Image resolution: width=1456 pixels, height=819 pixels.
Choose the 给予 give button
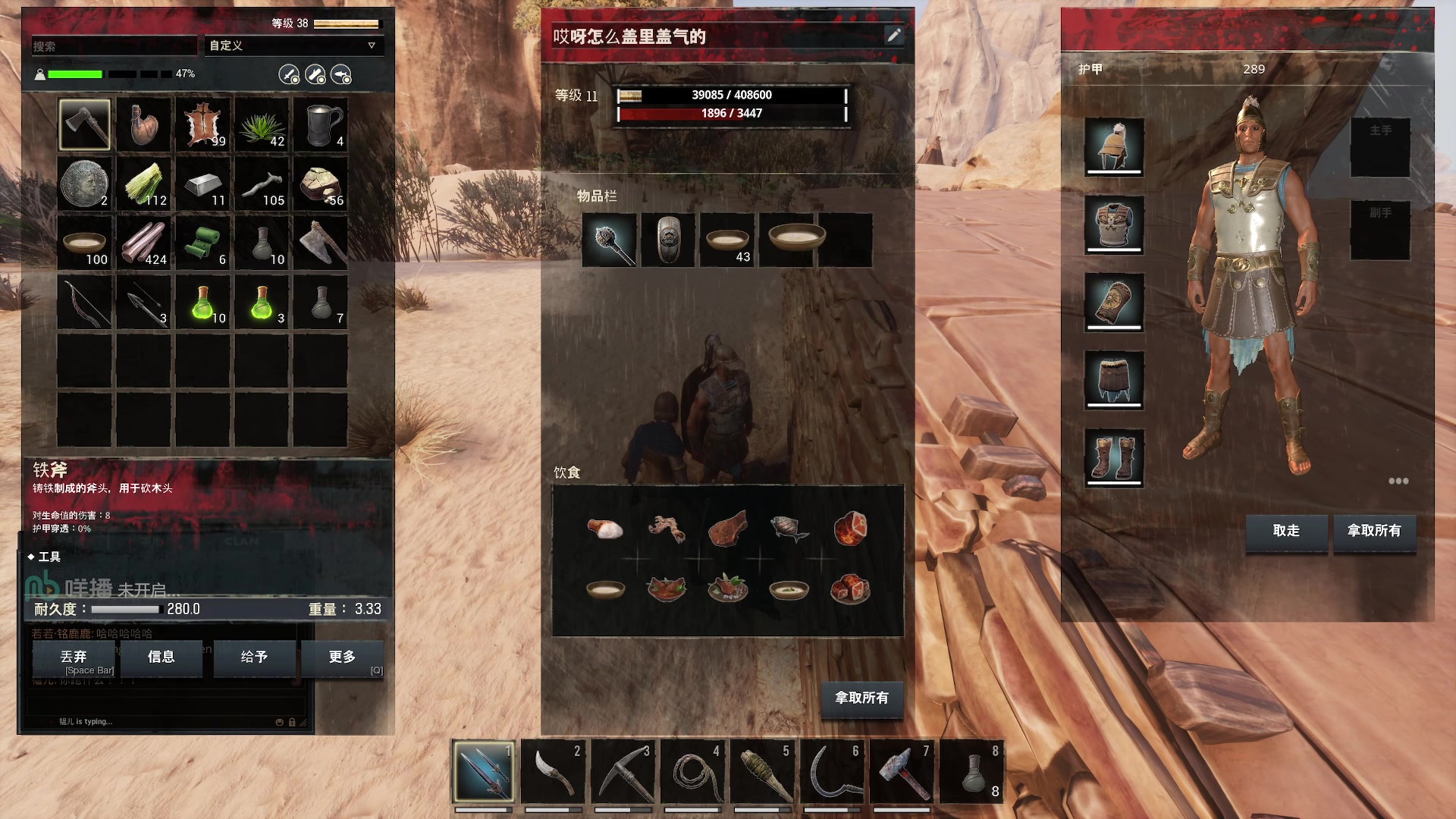(x=254, y=657)
